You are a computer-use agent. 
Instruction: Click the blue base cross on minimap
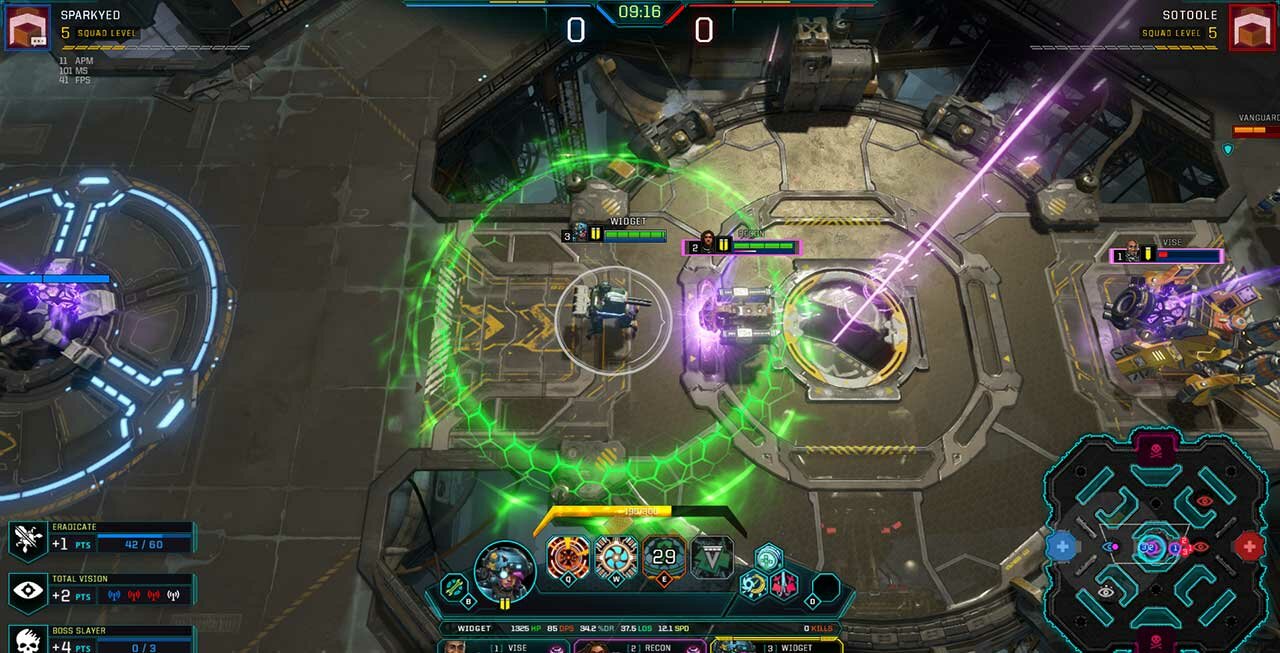point(1062,546)
